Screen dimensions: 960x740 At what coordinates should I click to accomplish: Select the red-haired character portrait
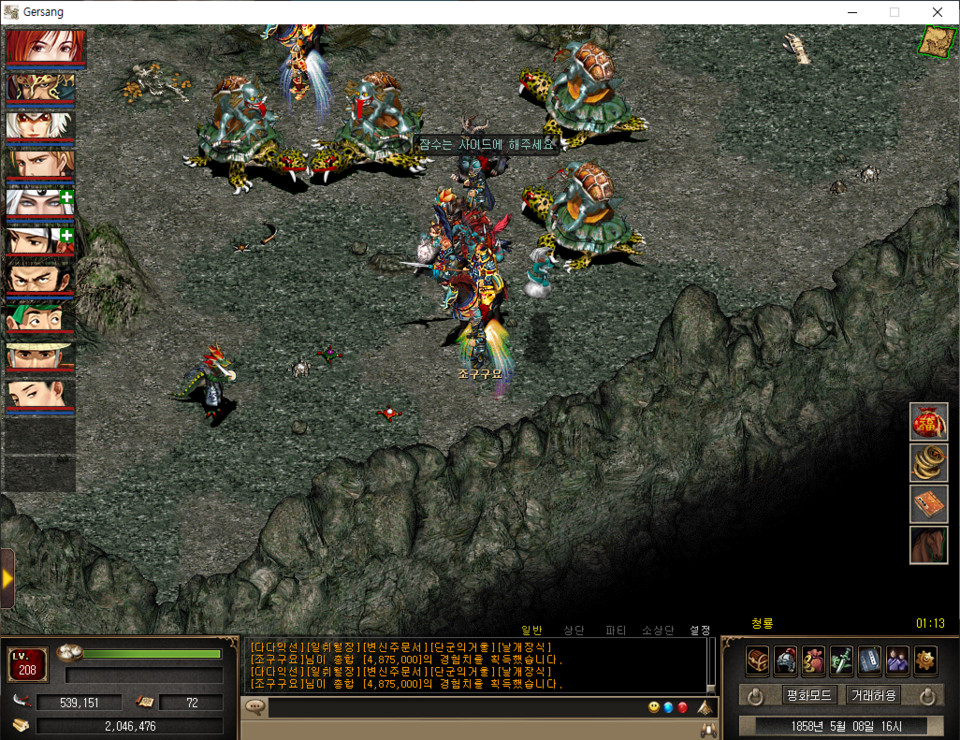pos(46,48)
